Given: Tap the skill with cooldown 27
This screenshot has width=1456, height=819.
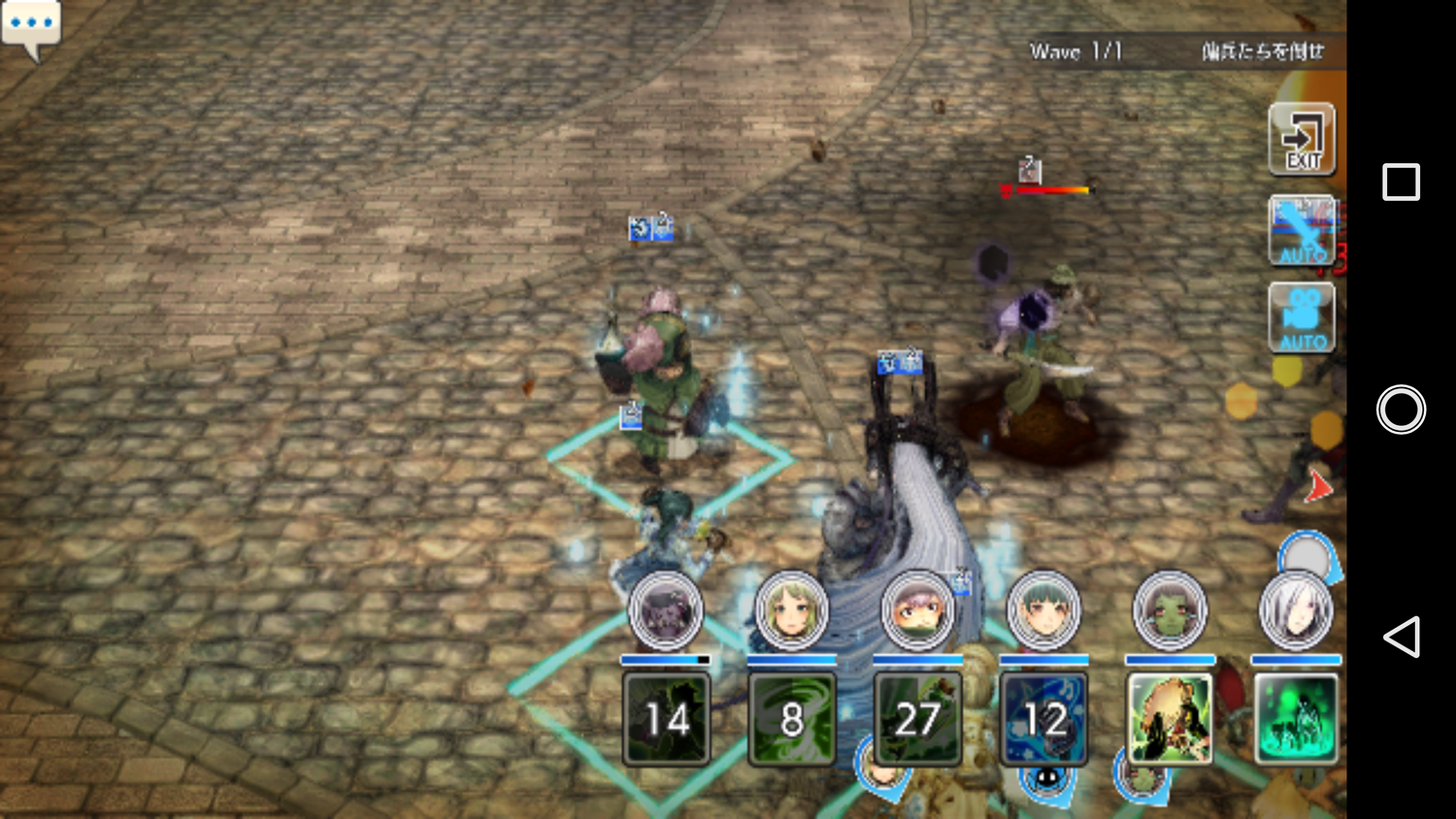Looking at the screenshot, I should pos(917,719).
